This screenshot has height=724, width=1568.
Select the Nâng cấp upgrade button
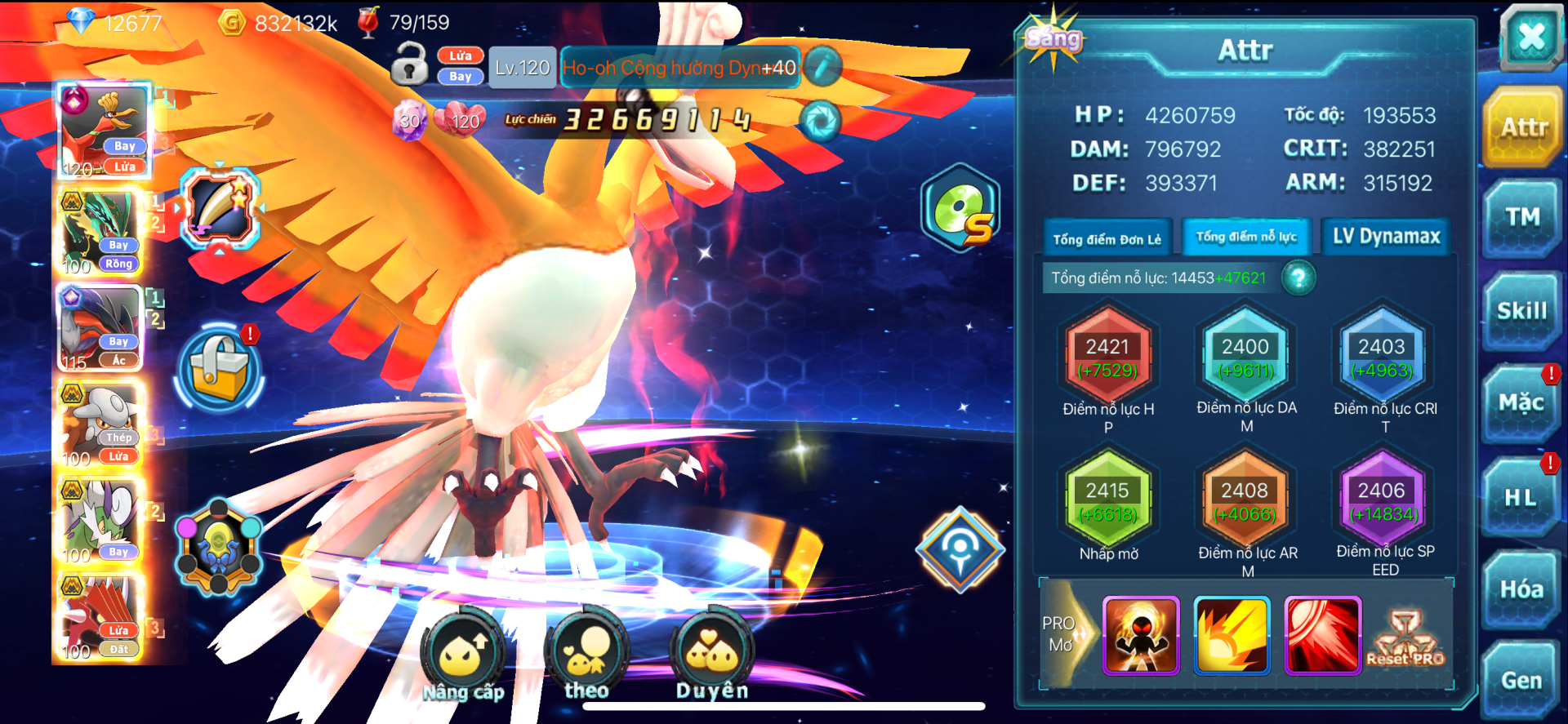point(463,657)
